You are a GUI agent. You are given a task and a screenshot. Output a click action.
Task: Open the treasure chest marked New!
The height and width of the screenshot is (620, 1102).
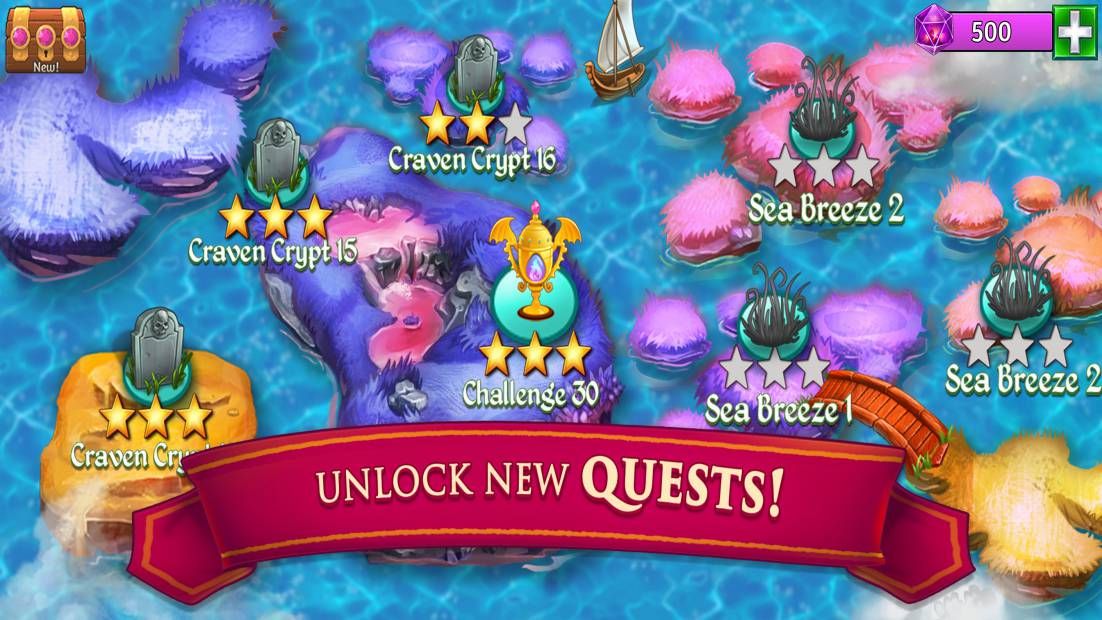pos(46,37)
